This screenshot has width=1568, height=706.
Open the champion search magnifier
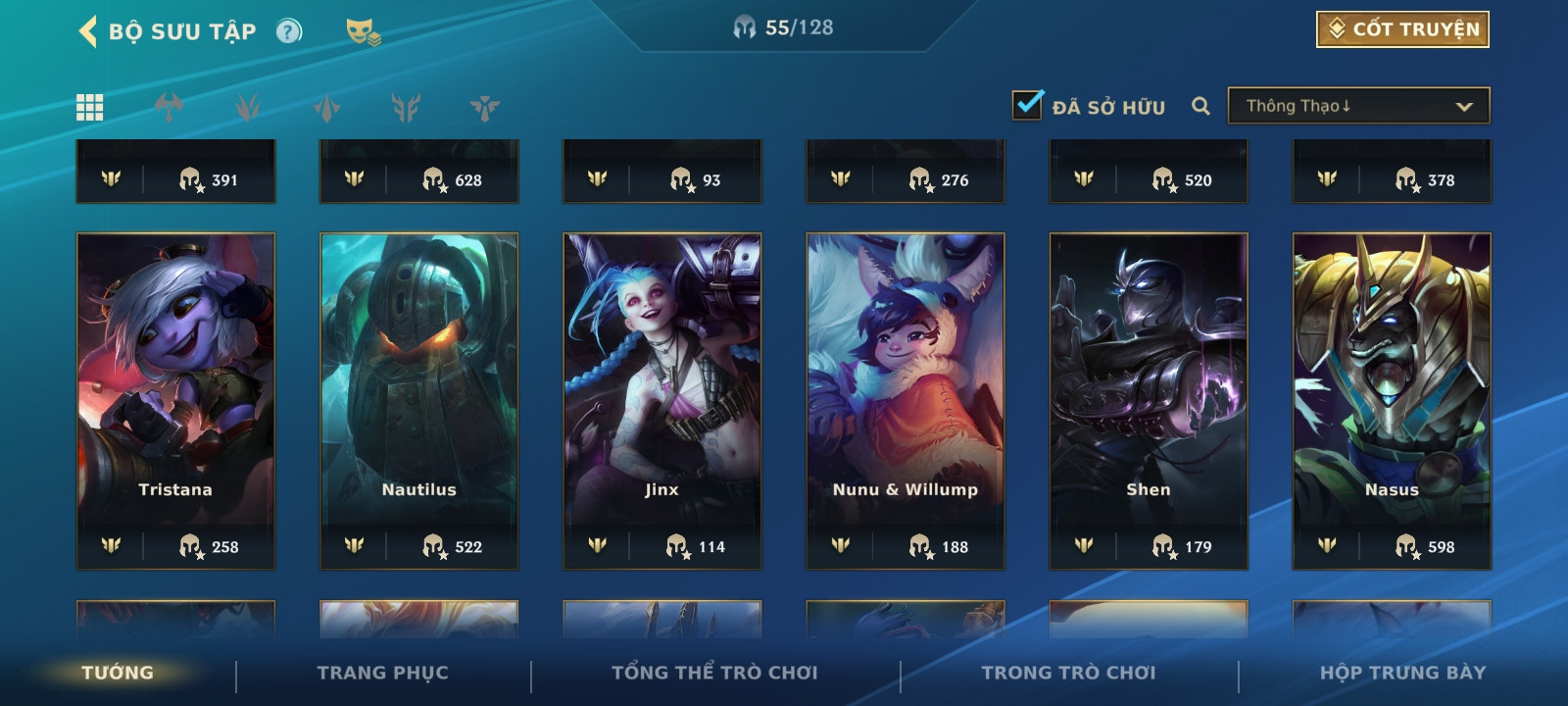[1200, 106]
